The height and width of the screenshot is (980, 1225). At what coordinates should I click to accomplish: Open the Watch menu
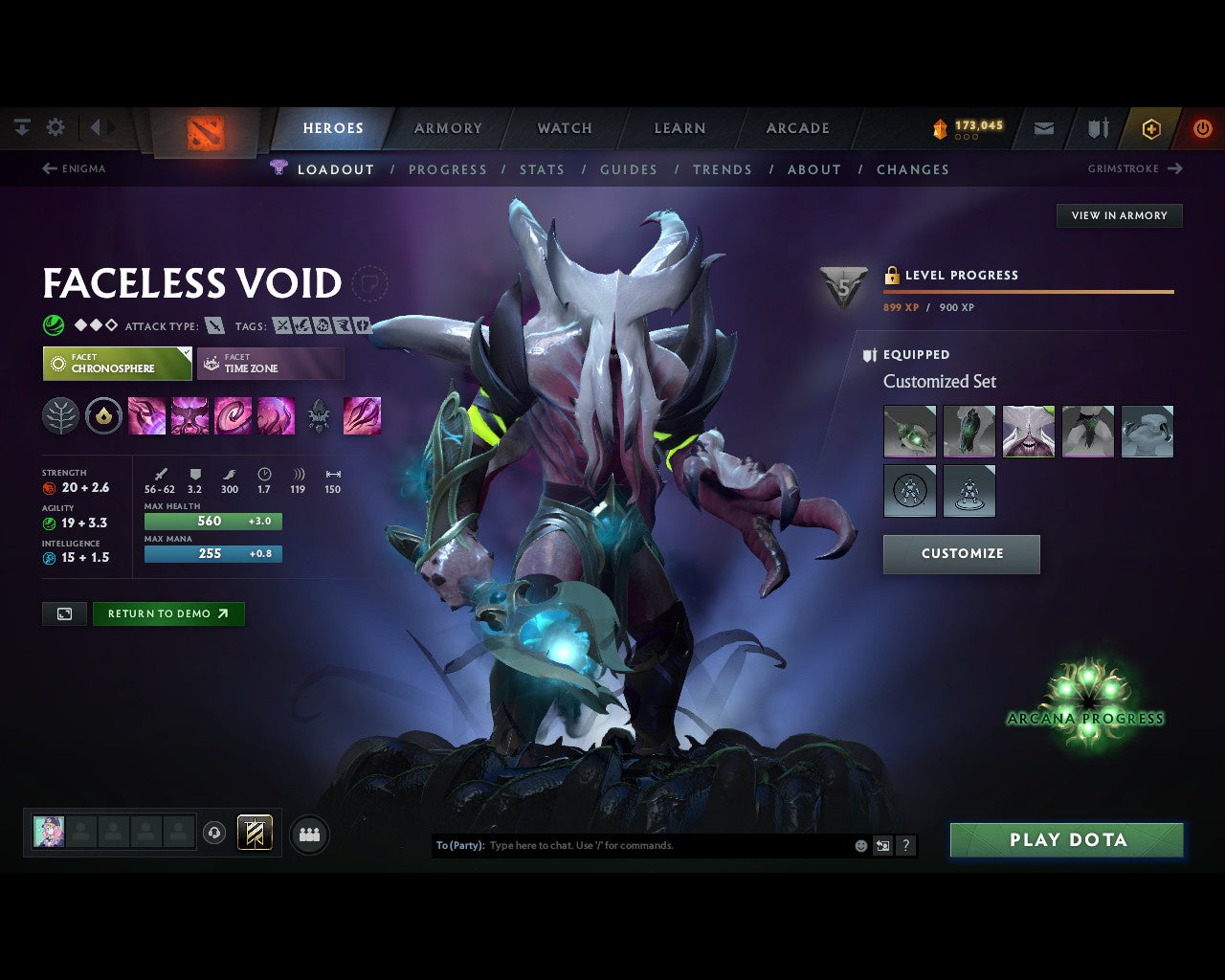click(x=564, y=128)
